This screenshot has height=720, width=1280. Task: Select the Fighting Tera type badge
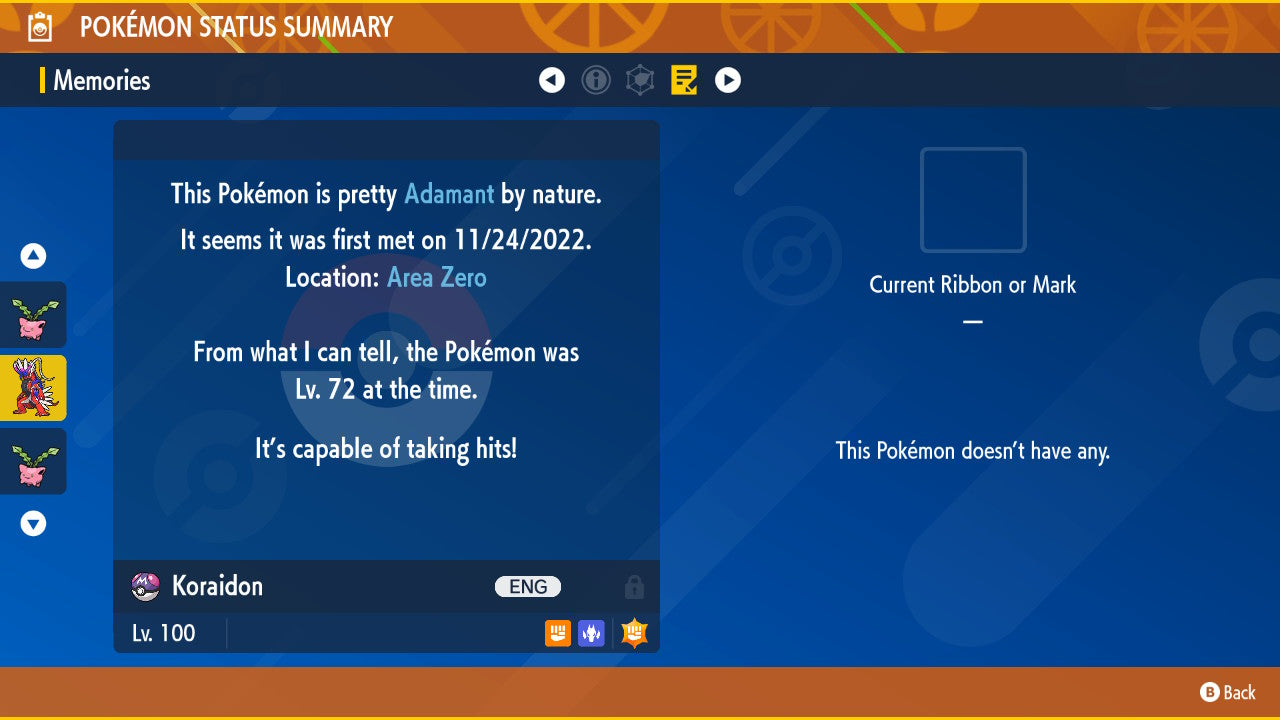[x=633, y=632]
